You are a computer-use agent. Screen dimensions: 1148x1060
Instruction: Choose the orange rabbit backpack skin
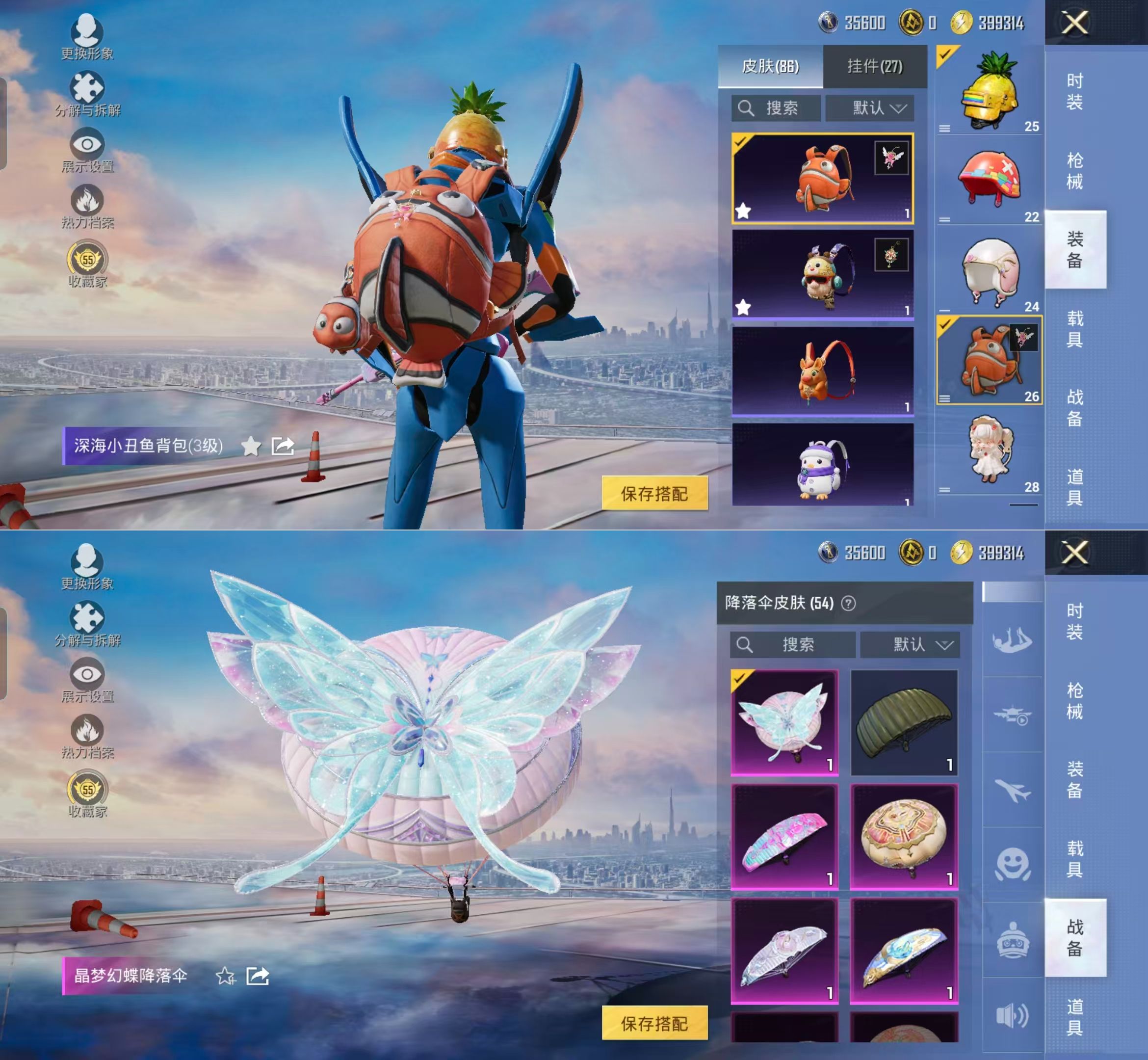[822, 371]
